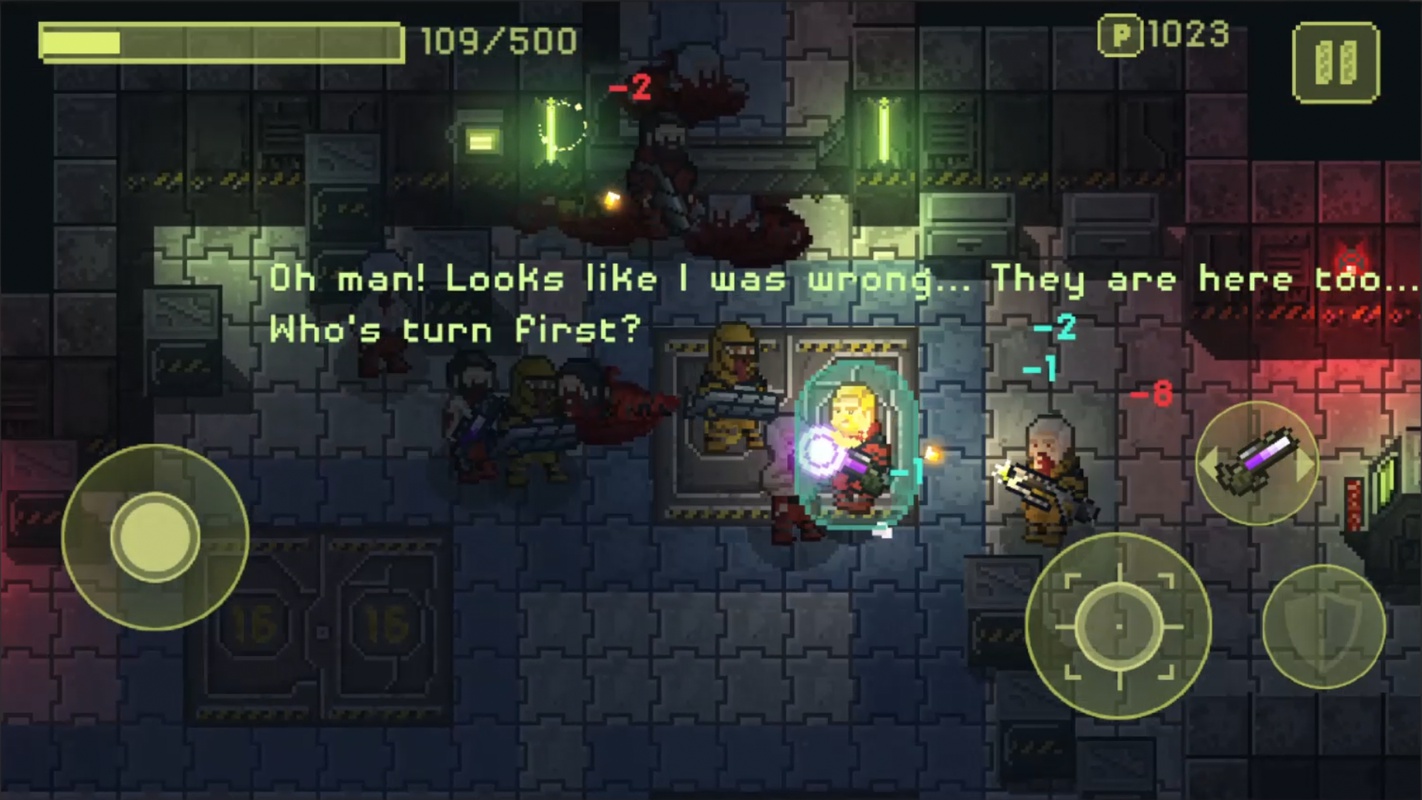Screen dimensions: 1422x800
Task: Tap the crosshair fire button
Action: tap(1118, 626)
